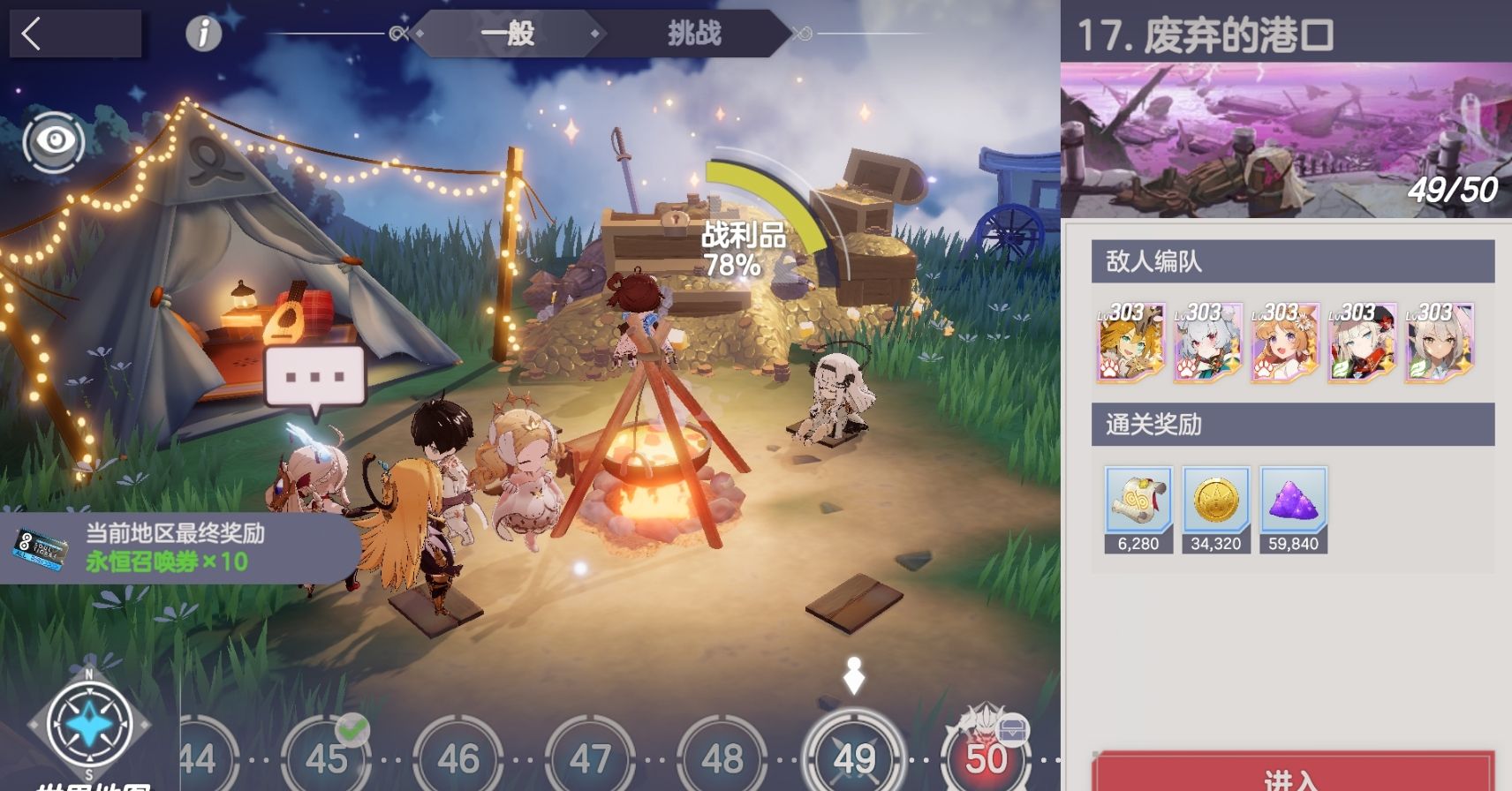The image size is (1512, 791).
Task: Switch to the 一般 difficulty tab
Action: point(508,34)
